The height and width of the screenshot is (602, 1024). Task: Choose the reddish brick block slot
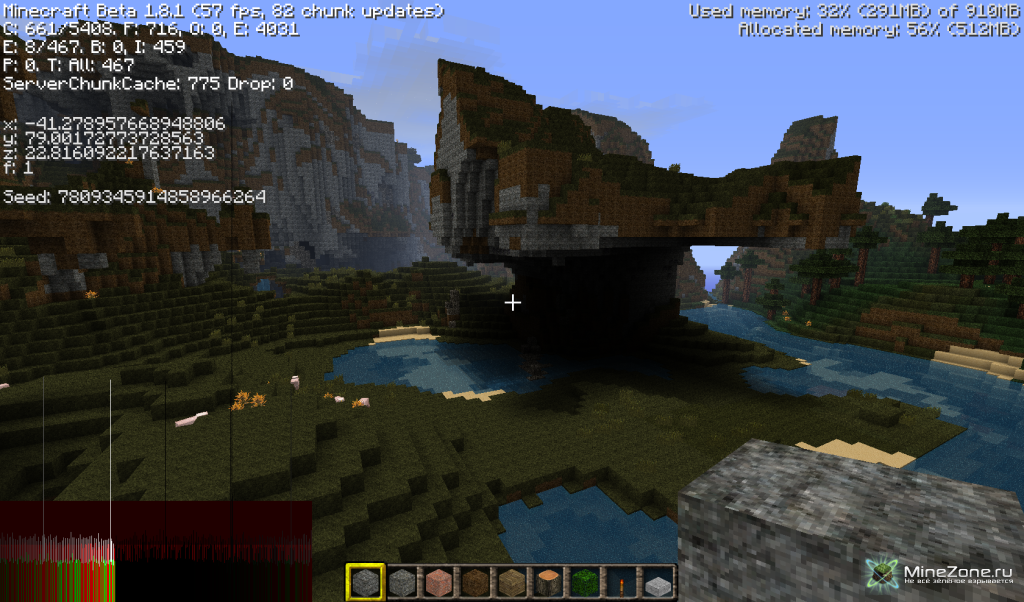coord(438,583)
